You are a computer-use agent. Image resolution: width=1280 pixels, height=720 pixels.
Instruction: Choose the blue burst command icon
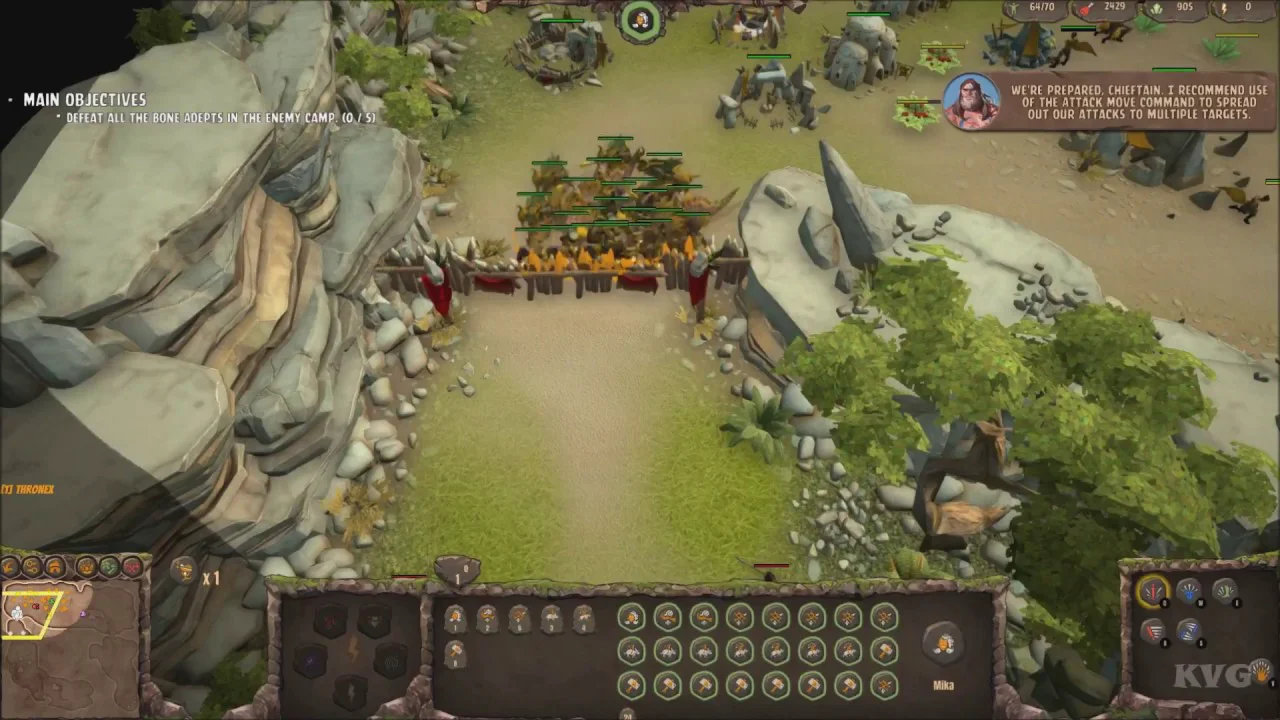point(1188,592)
